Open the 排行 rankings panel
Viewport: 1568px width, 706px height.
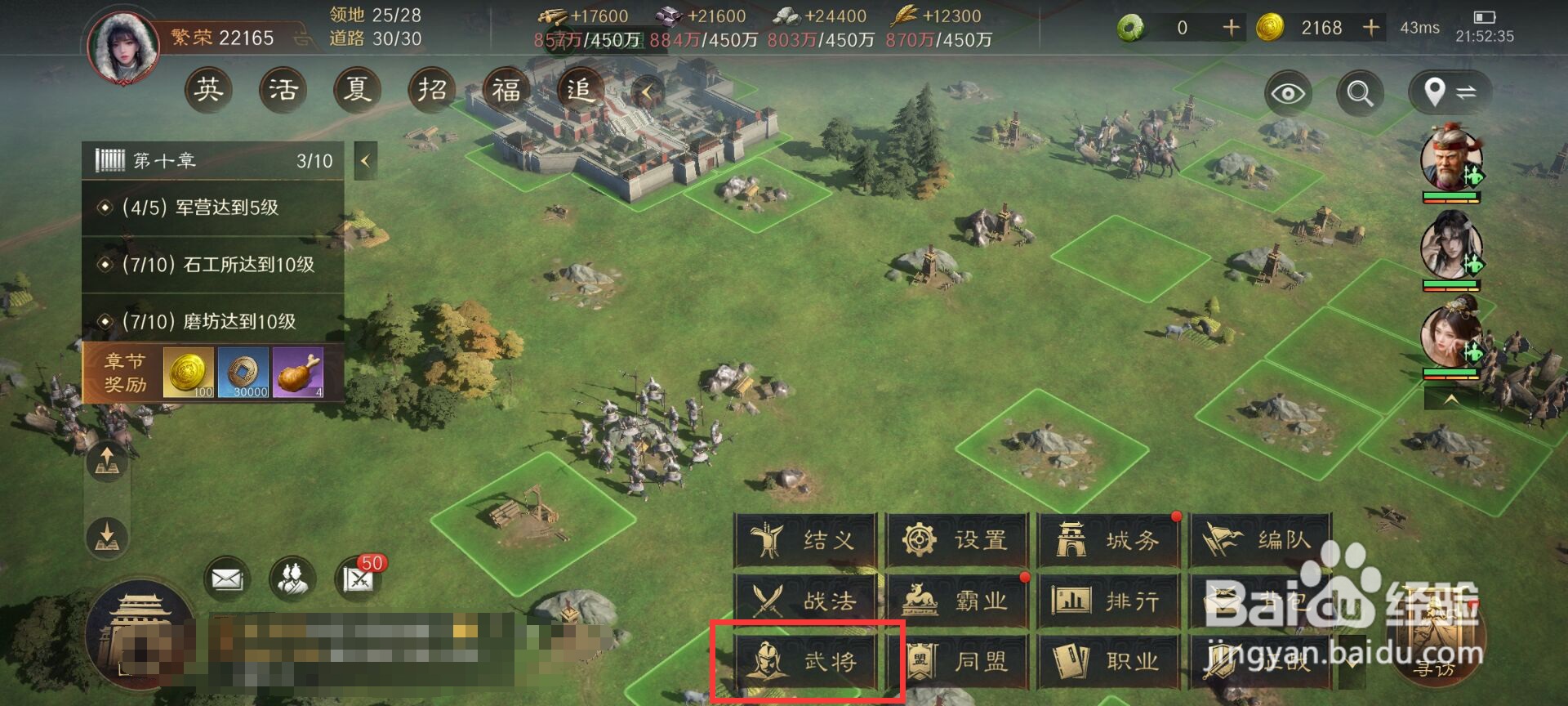[x=1111, y=601]
